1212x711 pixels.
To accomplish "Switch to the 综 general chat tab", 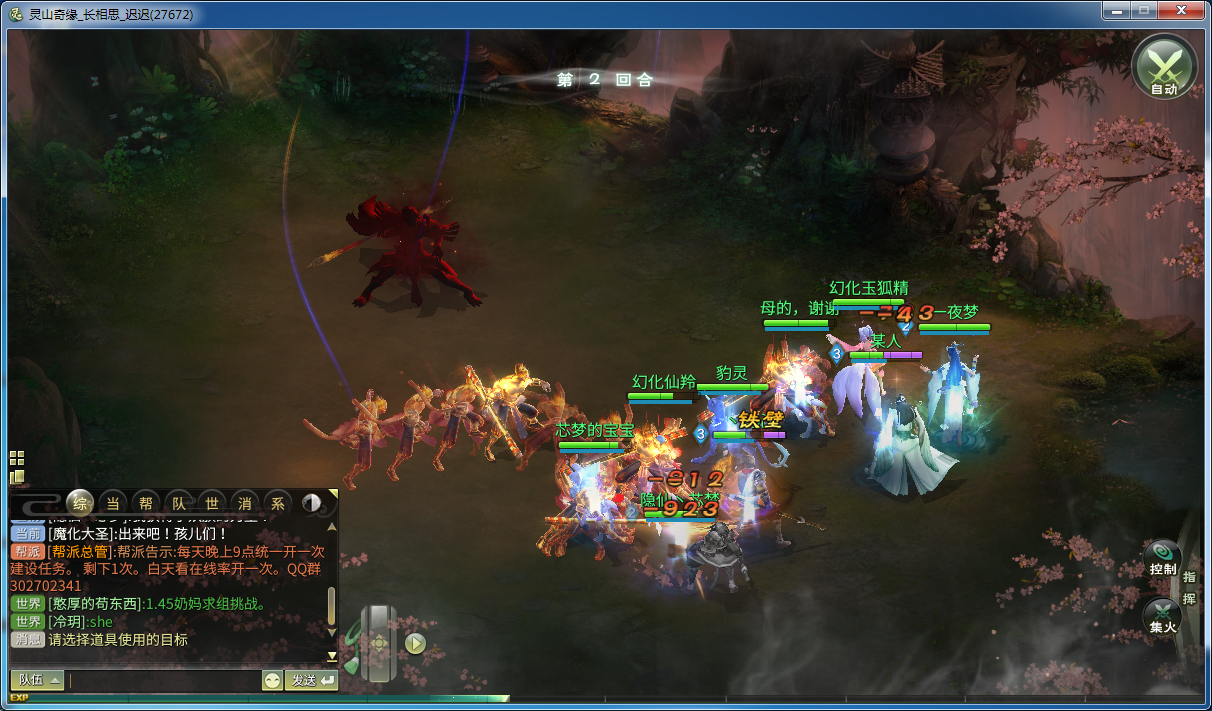I will (81, 502).
